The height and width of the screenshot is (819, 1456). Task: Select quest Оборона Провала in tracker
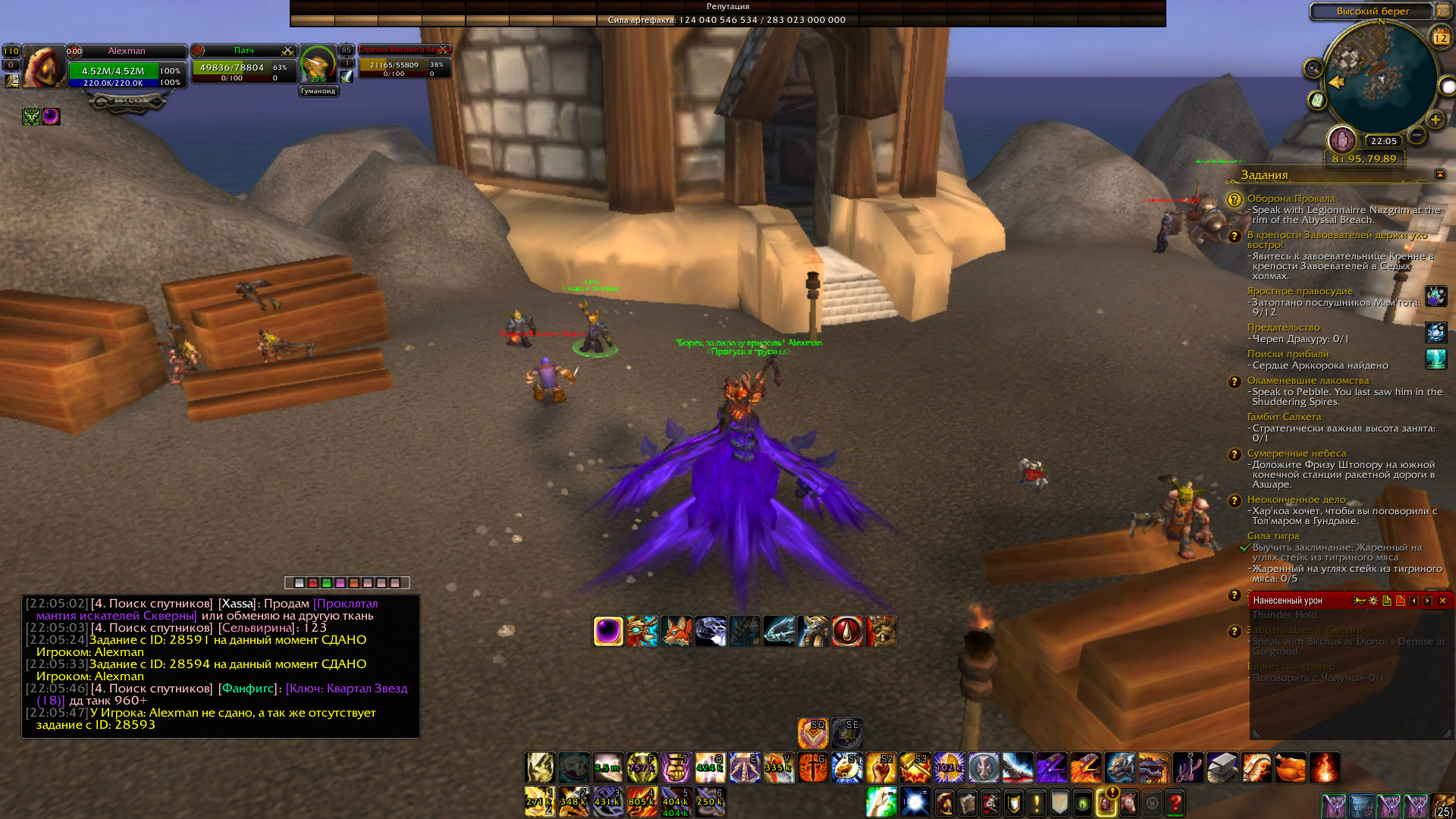point(1291,199)
